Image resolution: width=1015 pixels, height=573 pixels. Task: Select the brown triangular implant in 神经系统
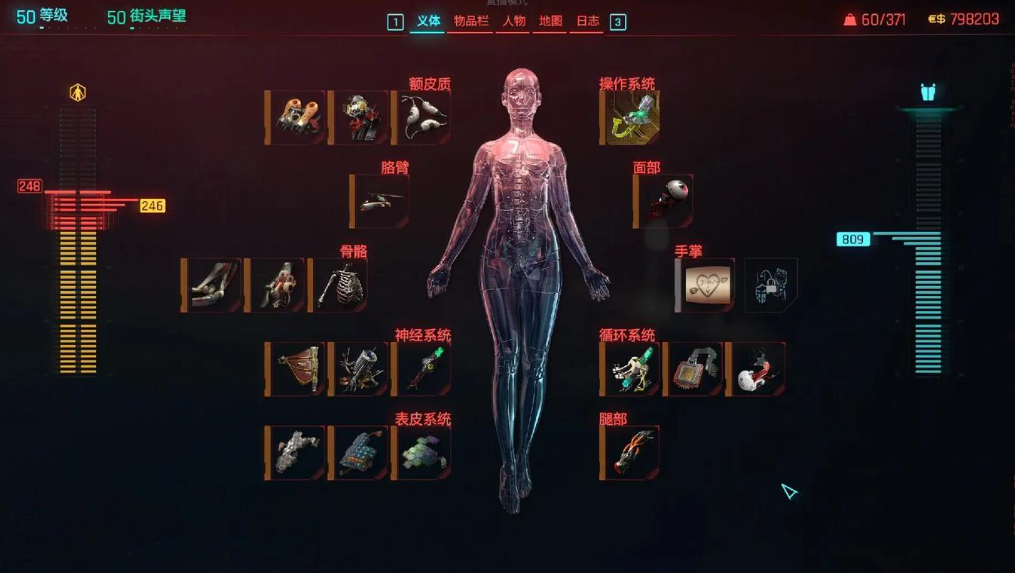coord(298,369)
